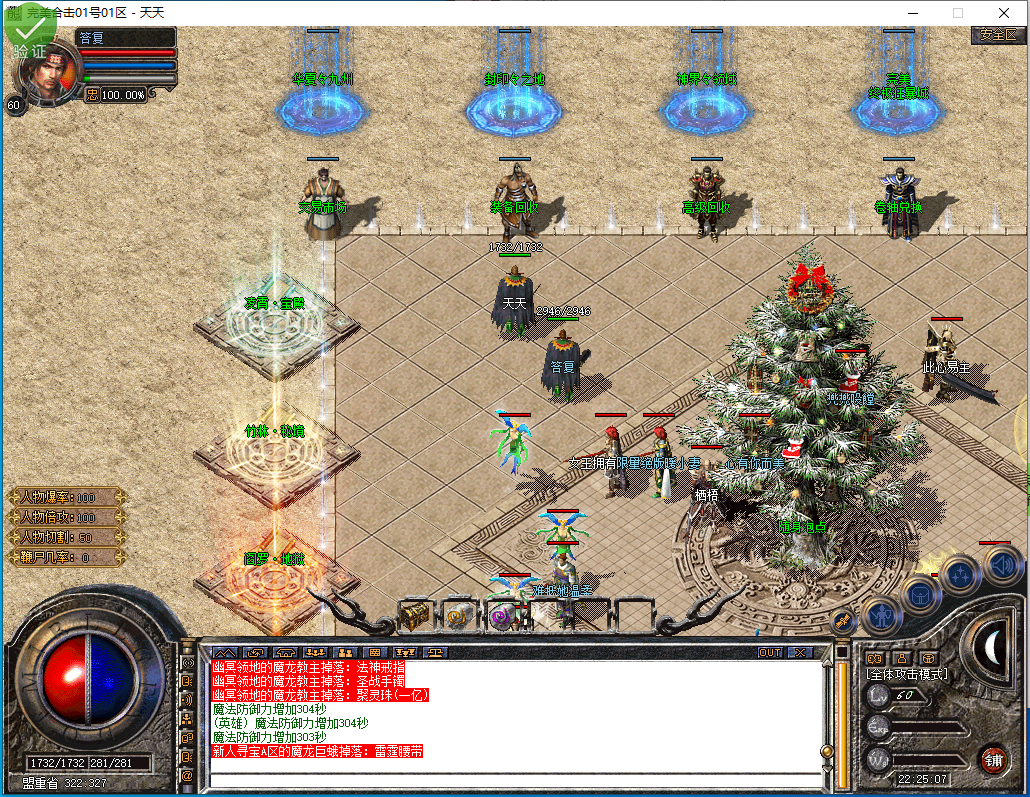Click the chat text input field
The image size is (1030, 797).
tap(515, 778)
